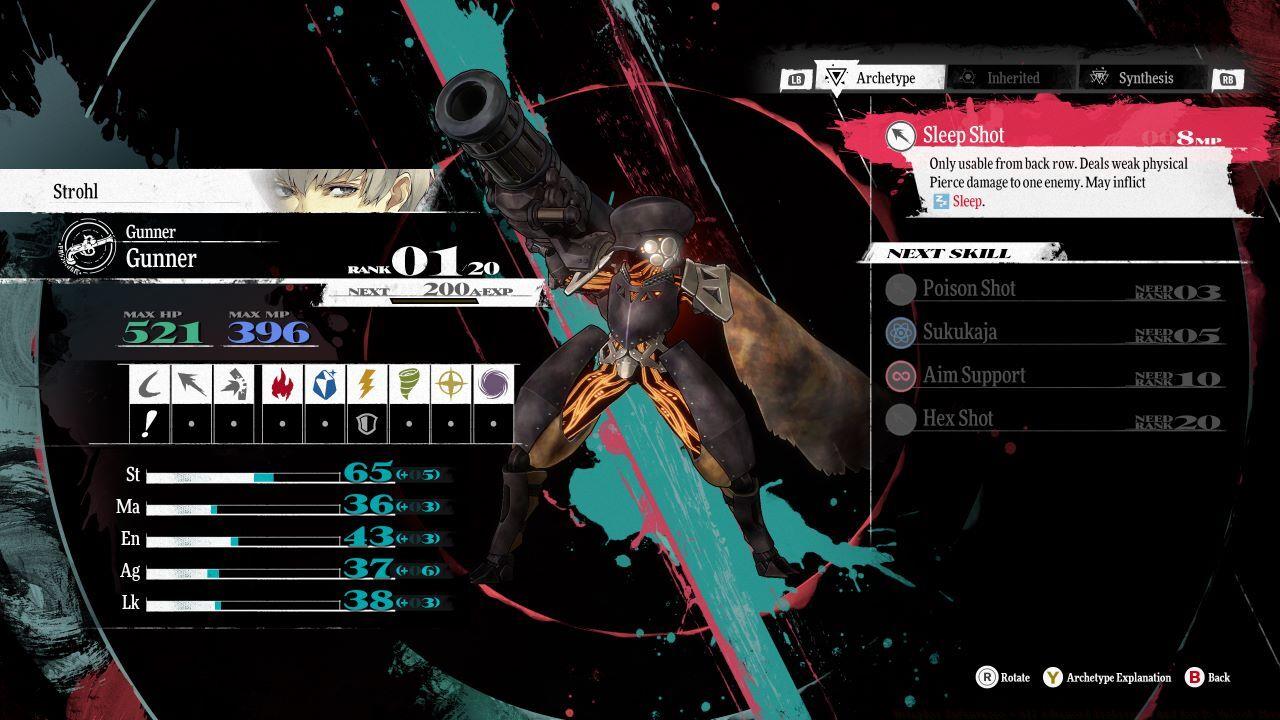Select the pierce arrow affinity icon

coord(191,383)
